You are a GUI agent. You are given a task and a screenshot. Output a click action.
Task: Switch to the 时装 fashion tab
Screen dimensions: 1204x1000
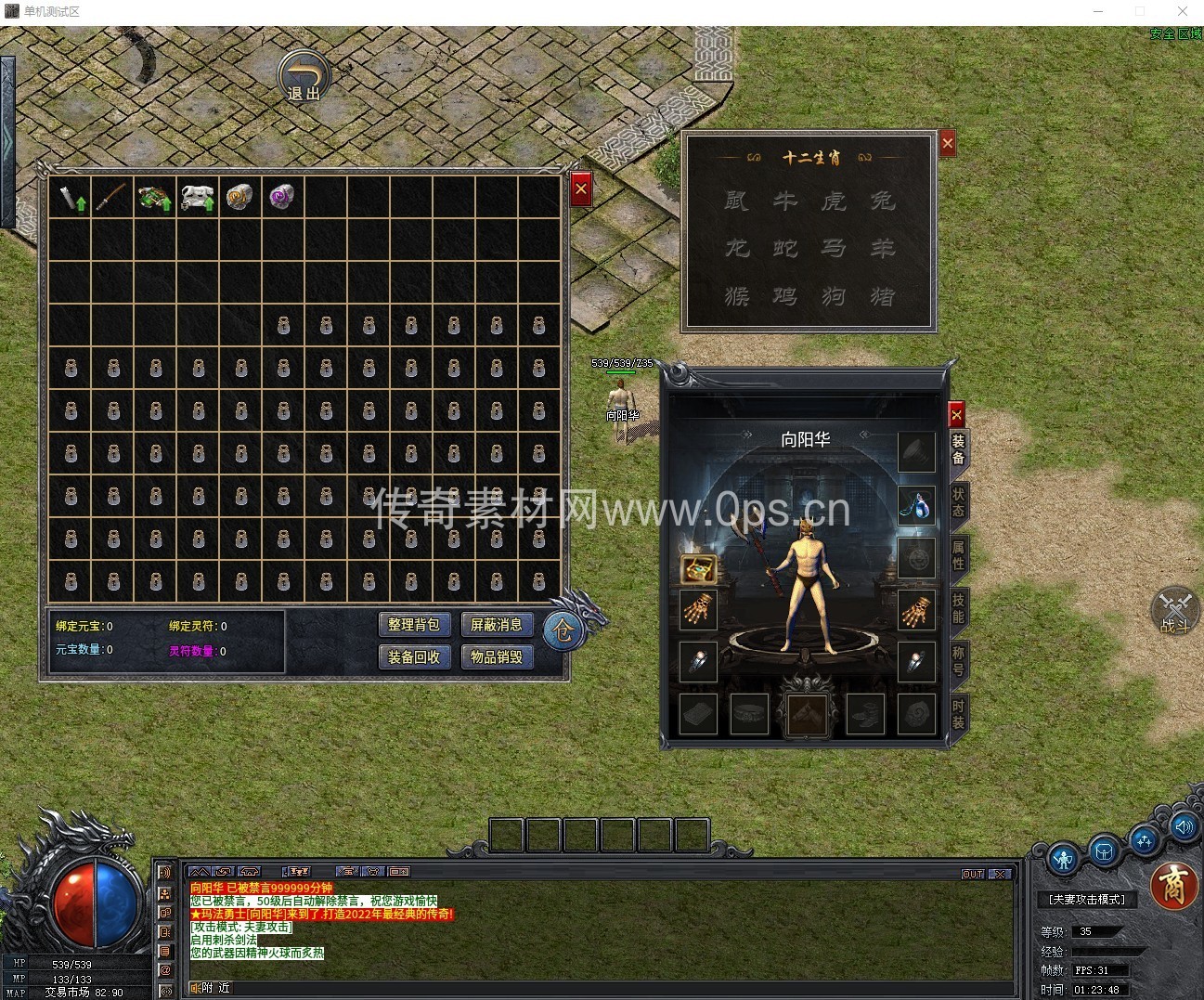pos(958,715)
